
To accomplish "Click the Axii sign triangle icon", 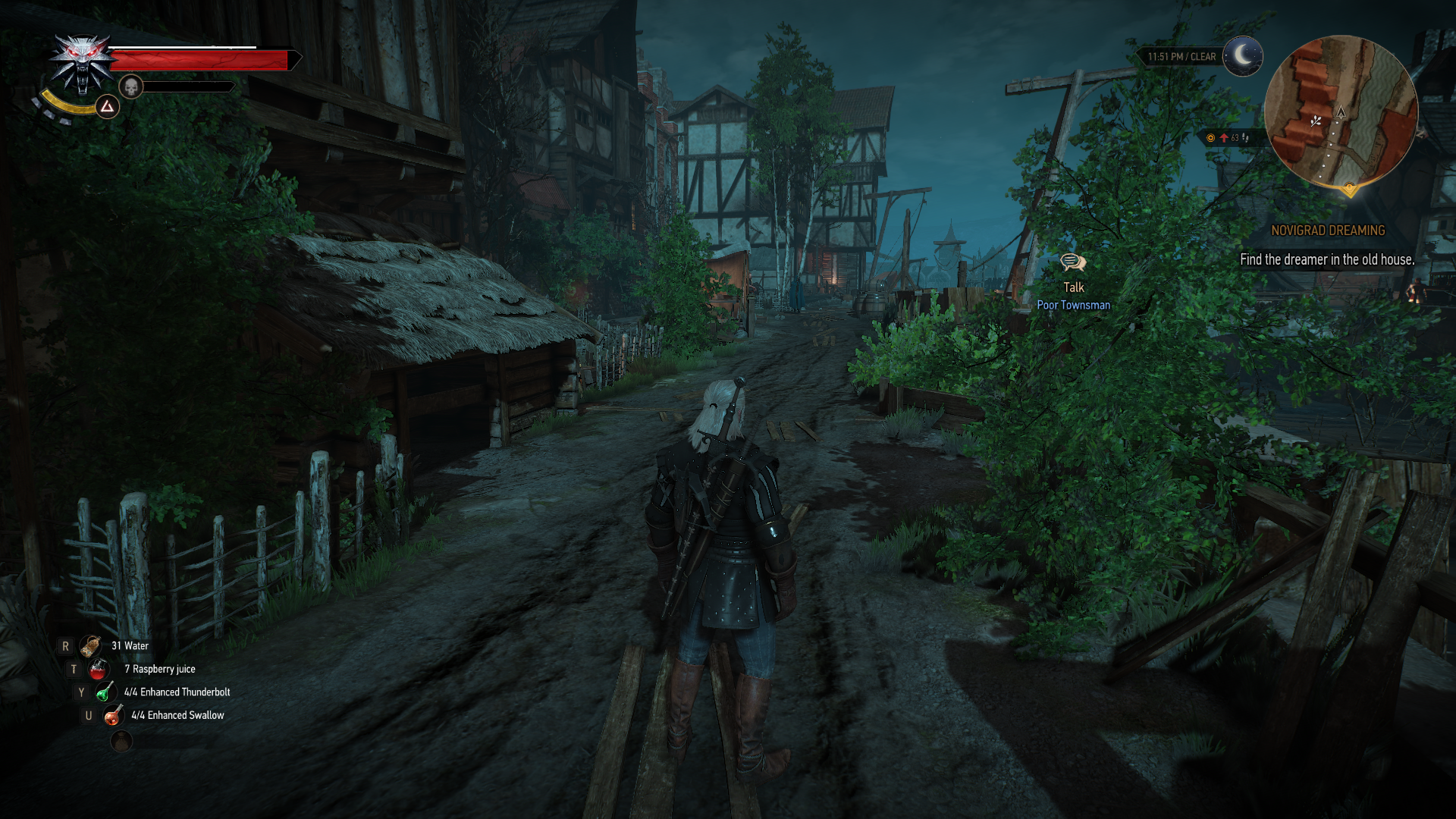I will tap(108, 107).
